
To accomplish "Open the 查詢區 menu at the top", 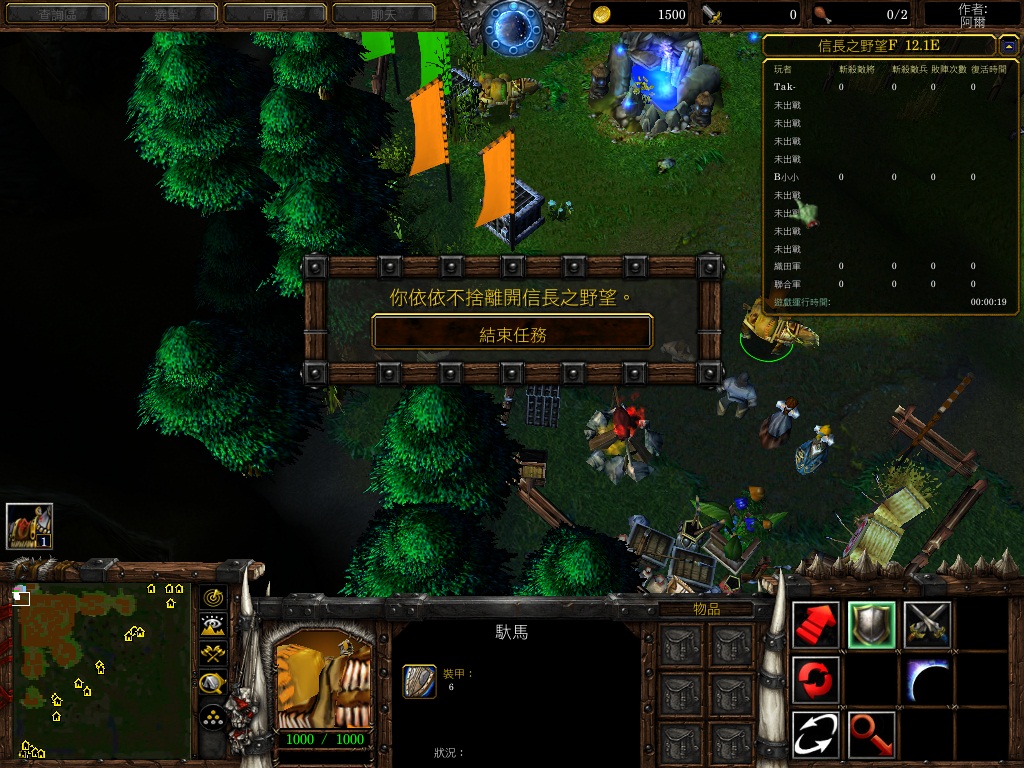I will 58,14.
